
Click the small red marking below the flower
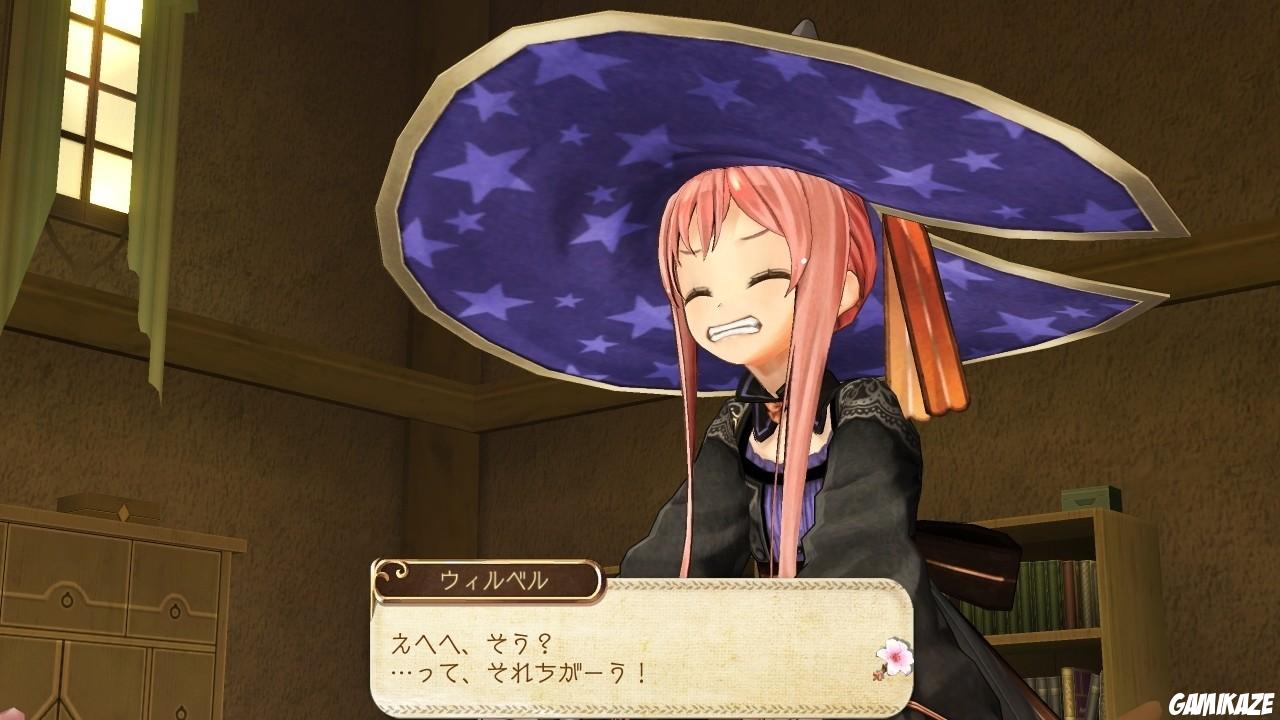(x=878, y=675)
